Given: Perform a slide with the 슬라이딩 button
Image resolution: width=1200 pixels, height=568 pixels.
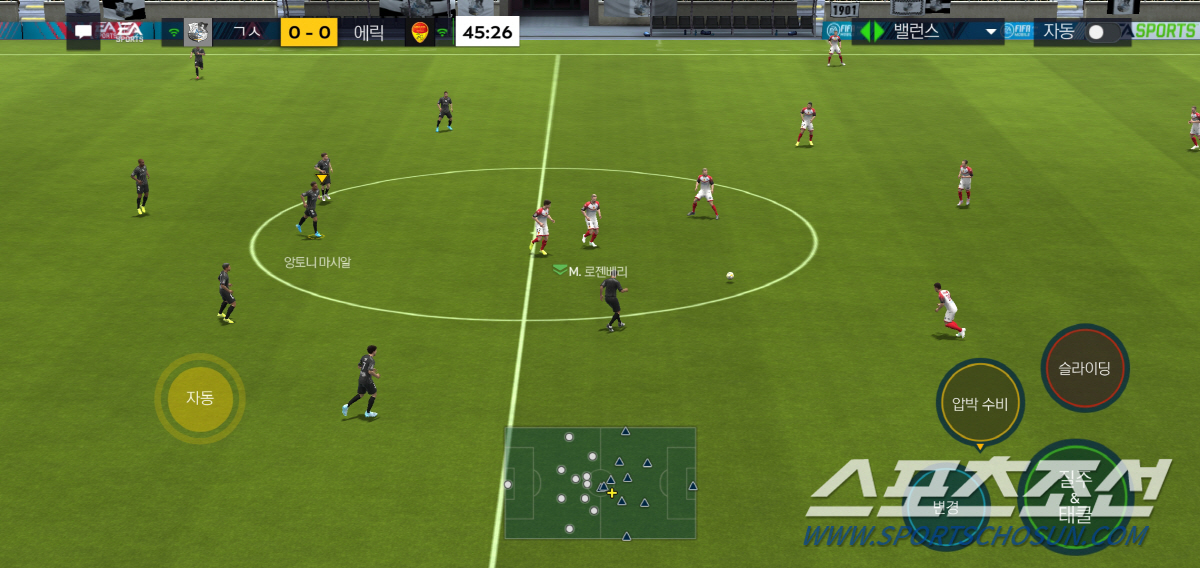Looking at the screenshot, I should 1084,368.
